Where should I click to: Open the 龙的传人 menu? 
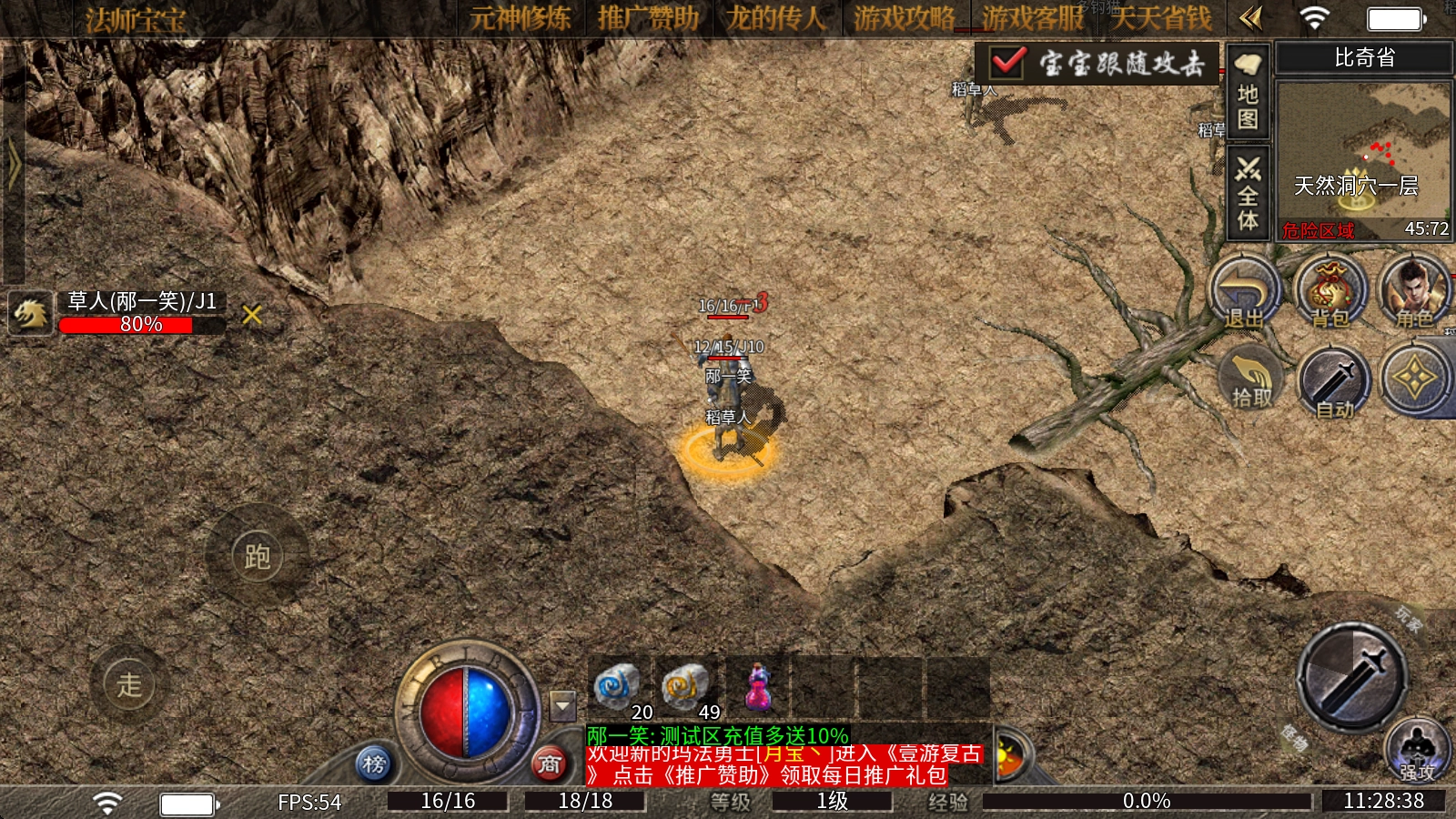coord(775,18)
